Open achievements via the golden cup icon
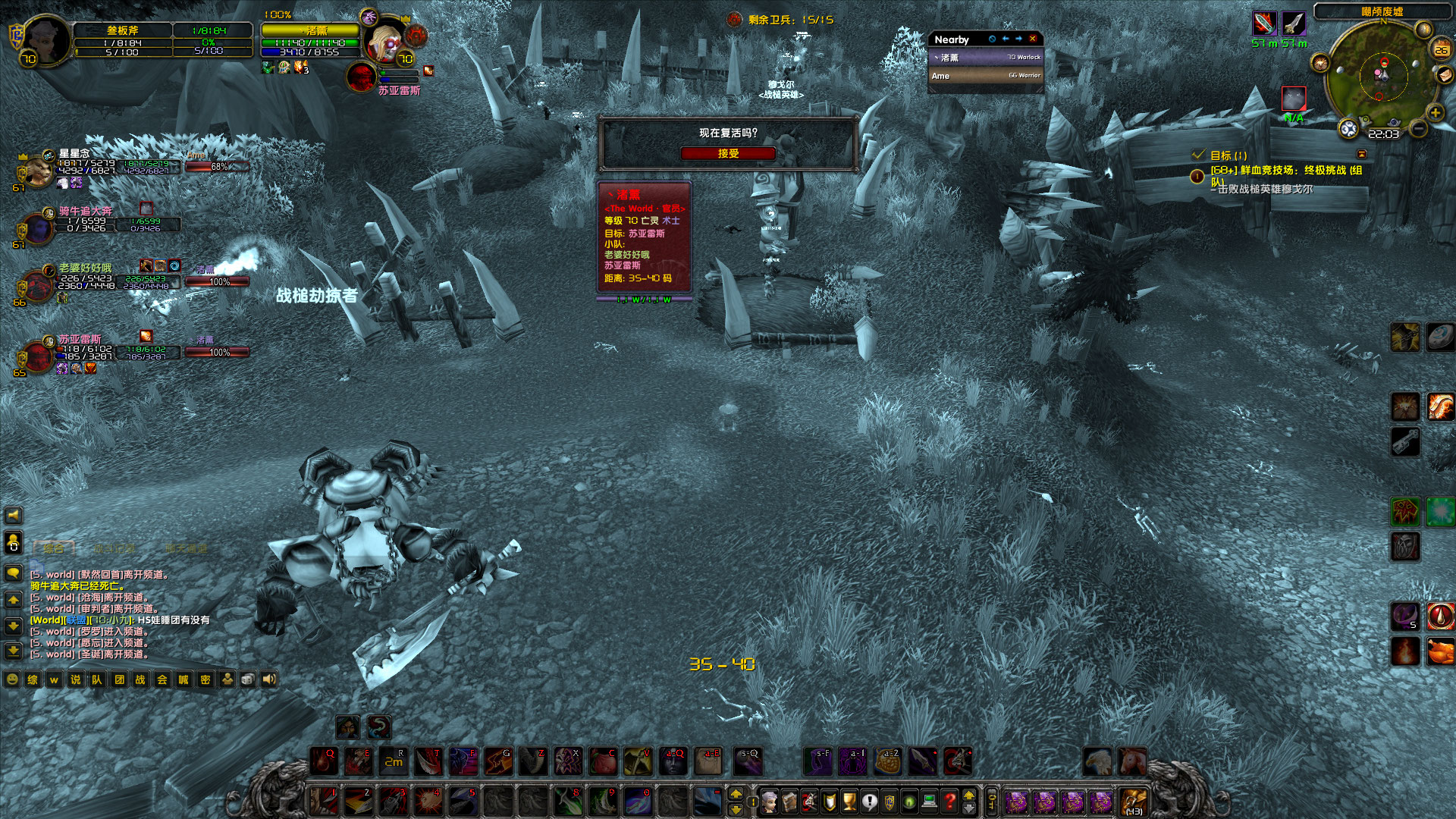This screenshot has width=1456, height=819. point(850,801)
